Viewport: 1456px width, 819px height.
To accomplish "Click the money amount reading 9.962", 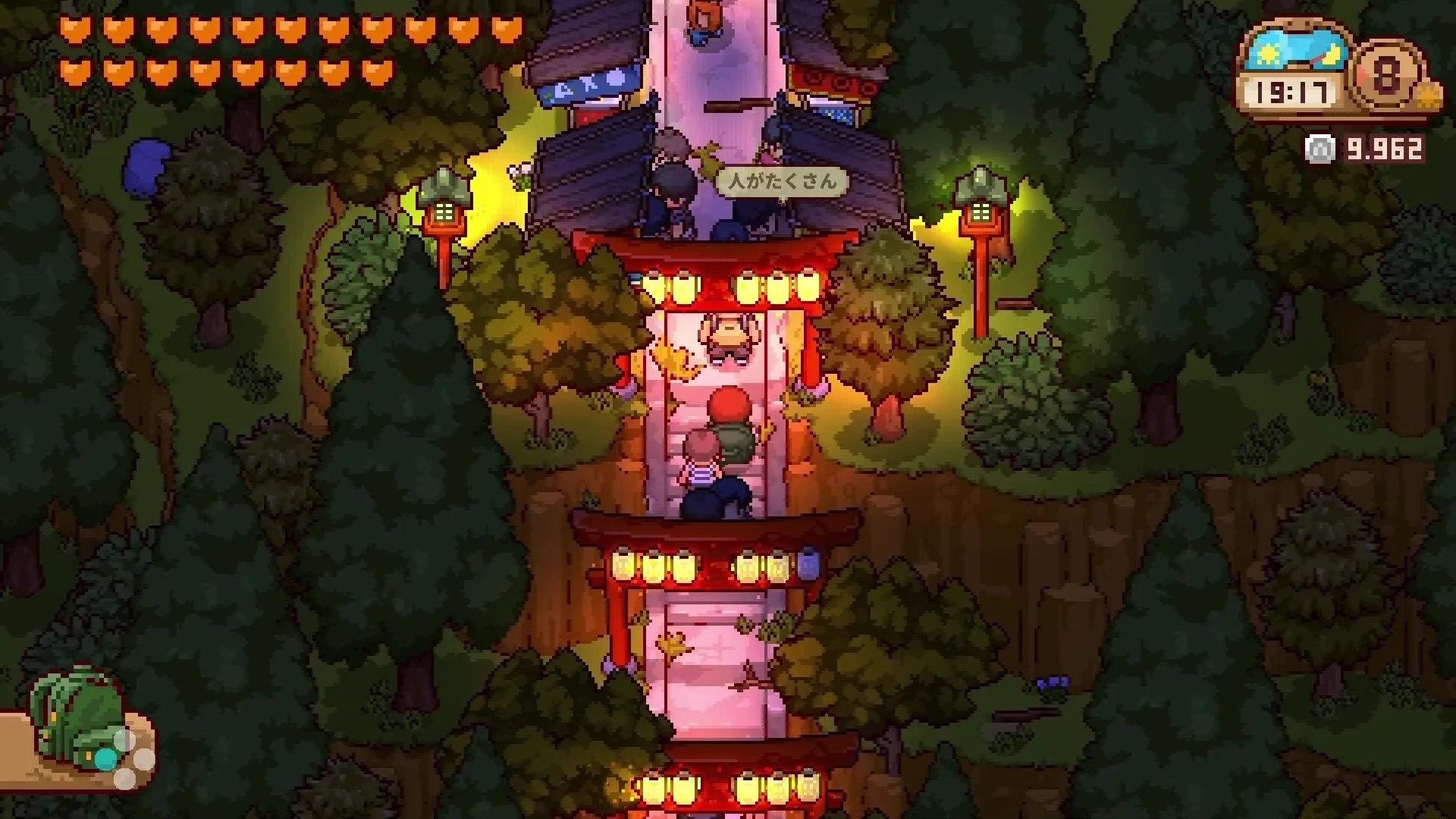I will click(1383, 149).
